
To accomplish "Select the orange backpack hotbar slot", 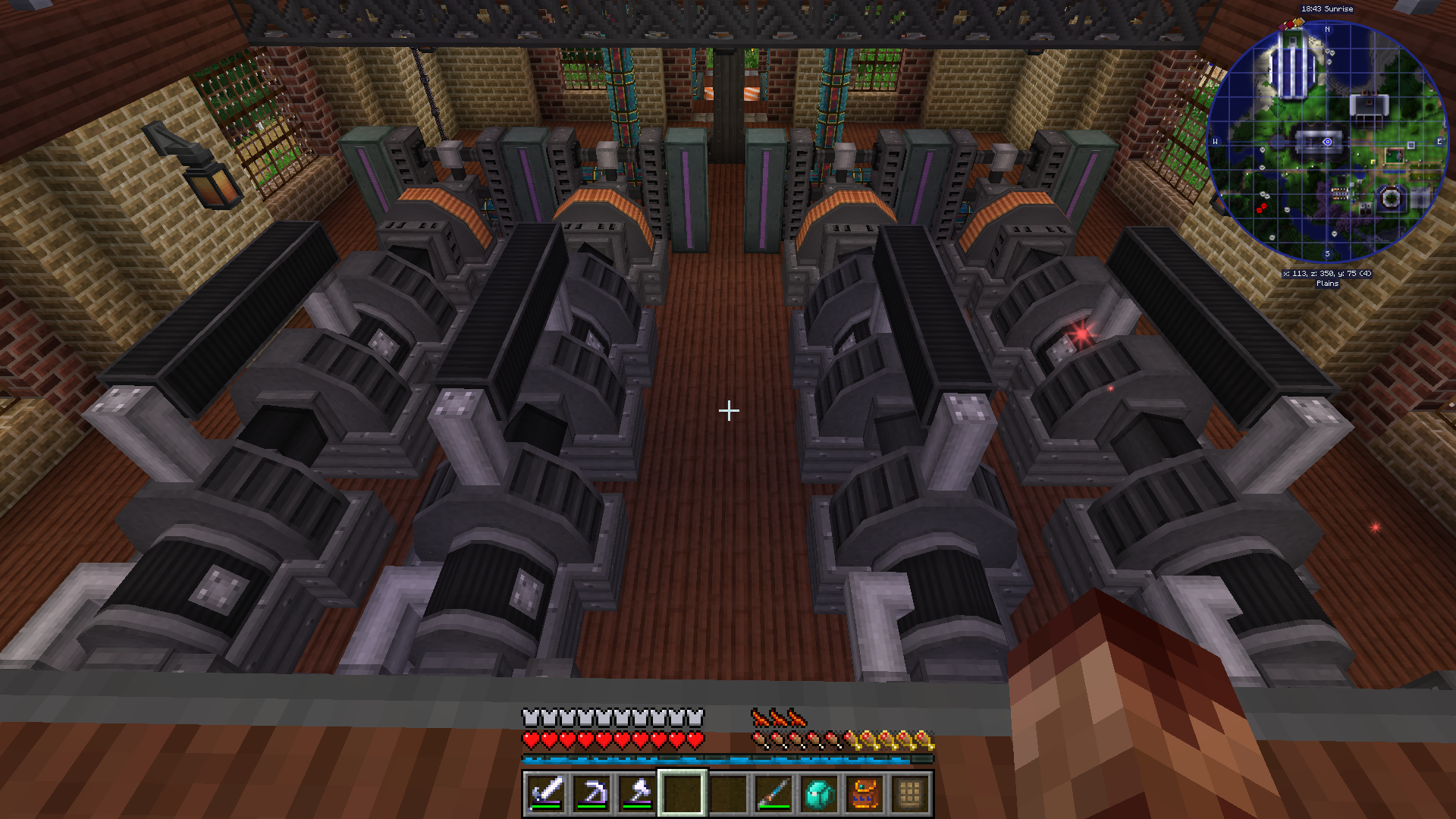I will (x=864, y=794).
